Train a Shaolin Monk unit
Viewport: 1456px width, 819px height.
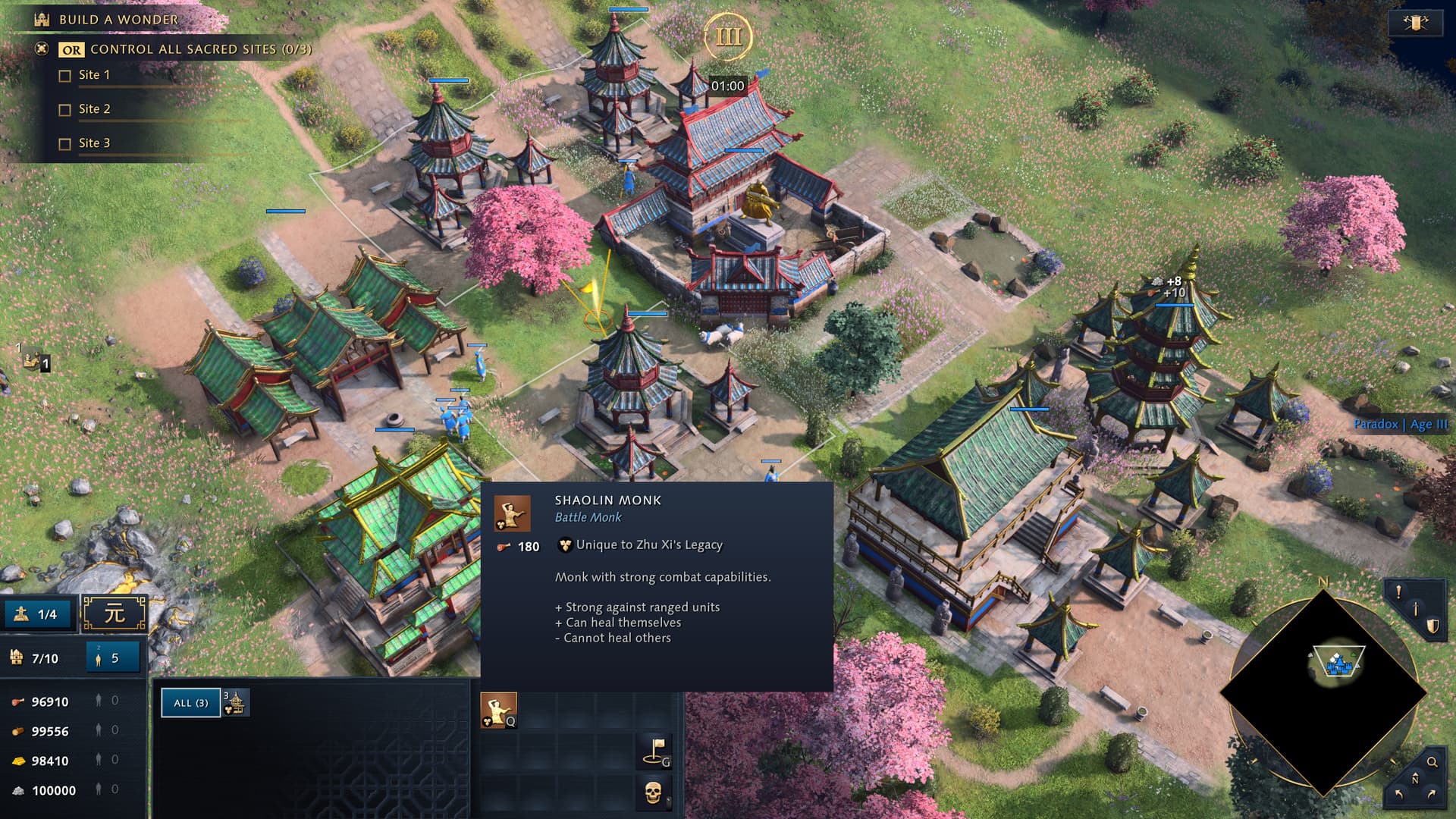click(498, 711)
